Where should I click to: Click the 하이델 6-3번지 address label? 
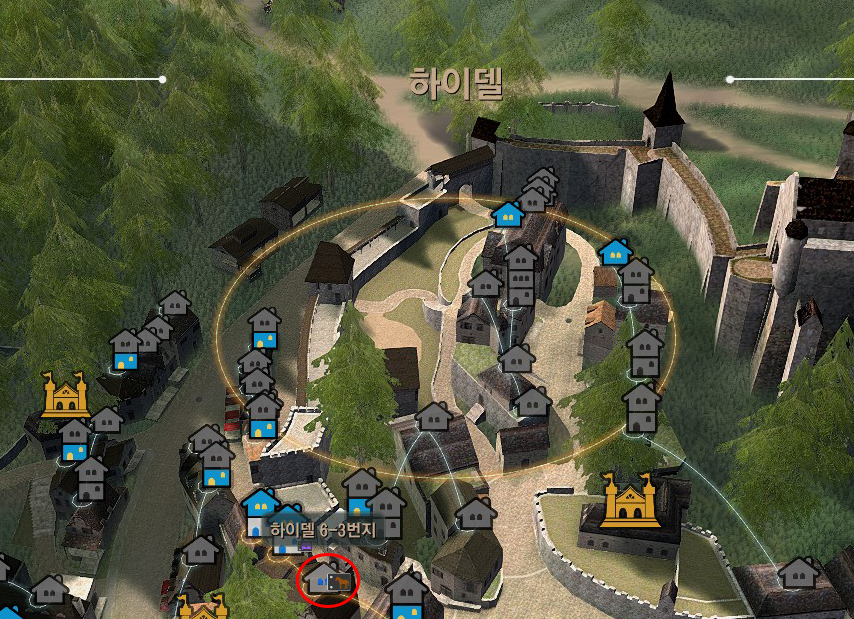(321, 530)
